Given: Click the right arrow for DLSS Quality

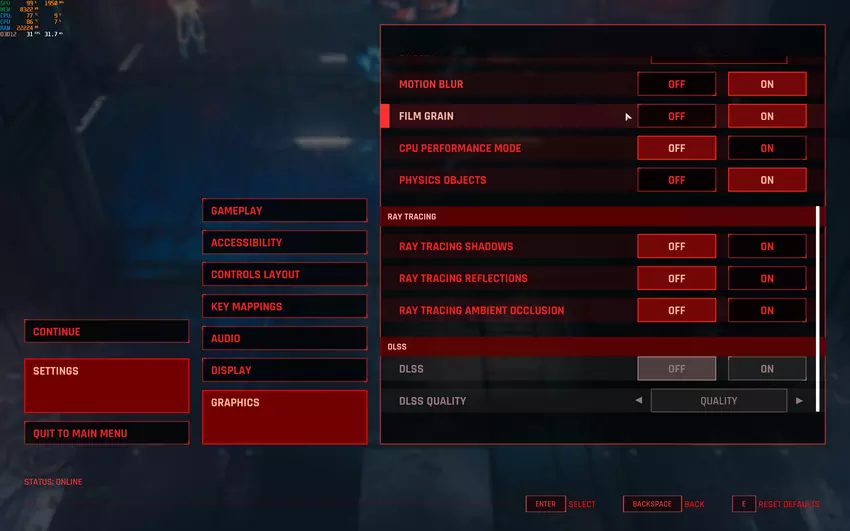Looking at the screenshot, I should (x=799, y=401).
